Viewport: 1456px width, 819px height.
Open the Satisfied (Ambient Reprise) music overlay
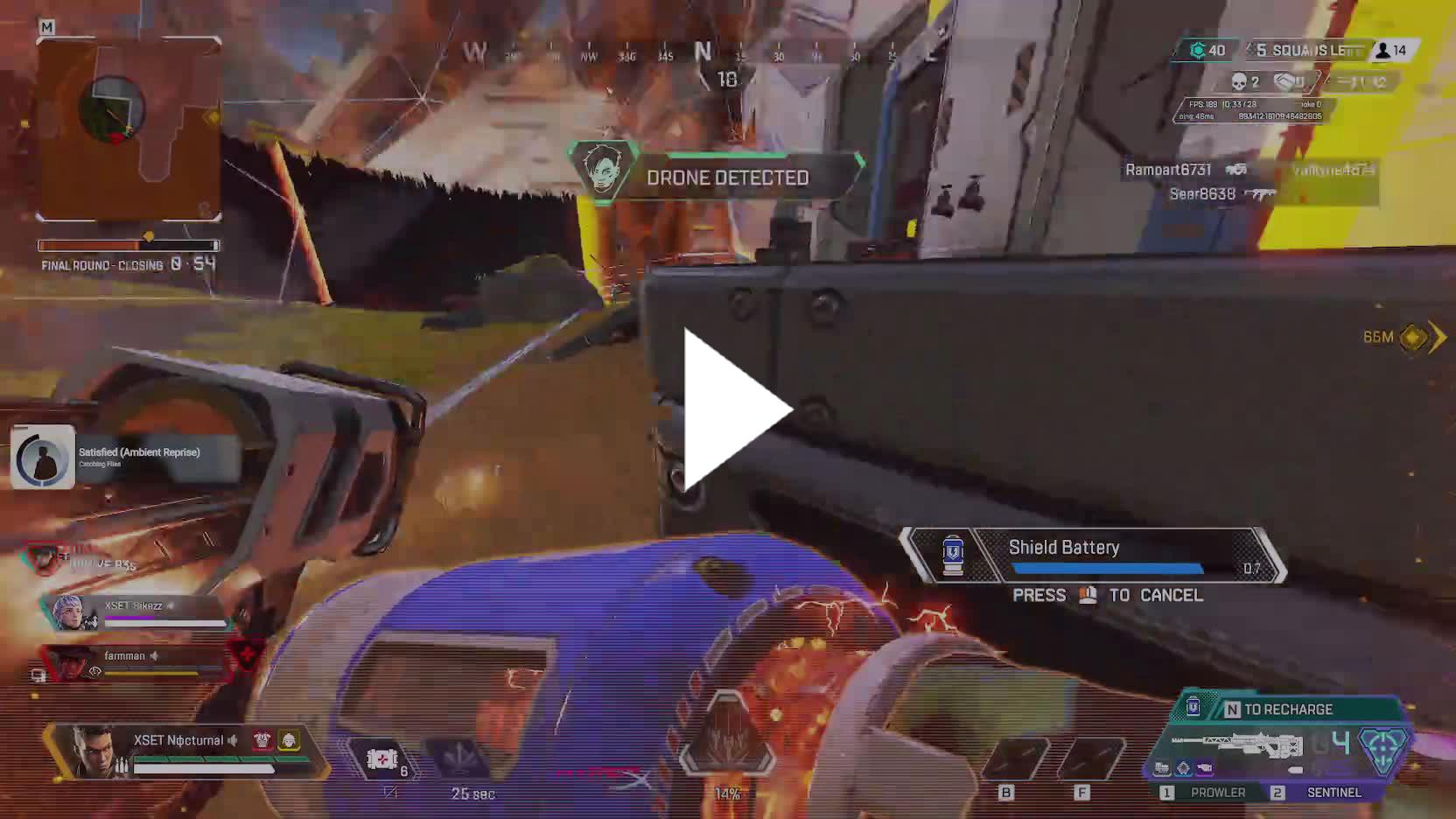[x=127, y=457]
